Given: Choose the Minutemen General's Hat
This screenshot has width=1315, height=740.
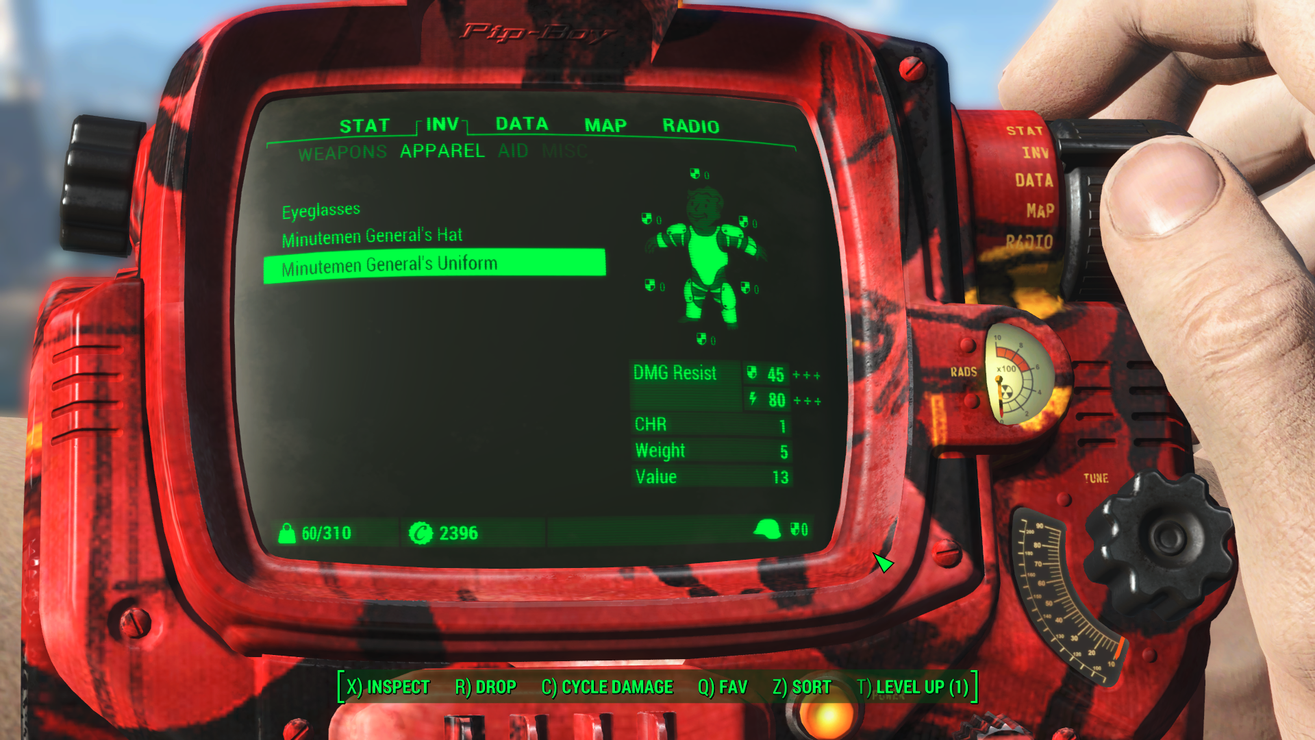Looking at the screenshot, I should coord(372,237).
